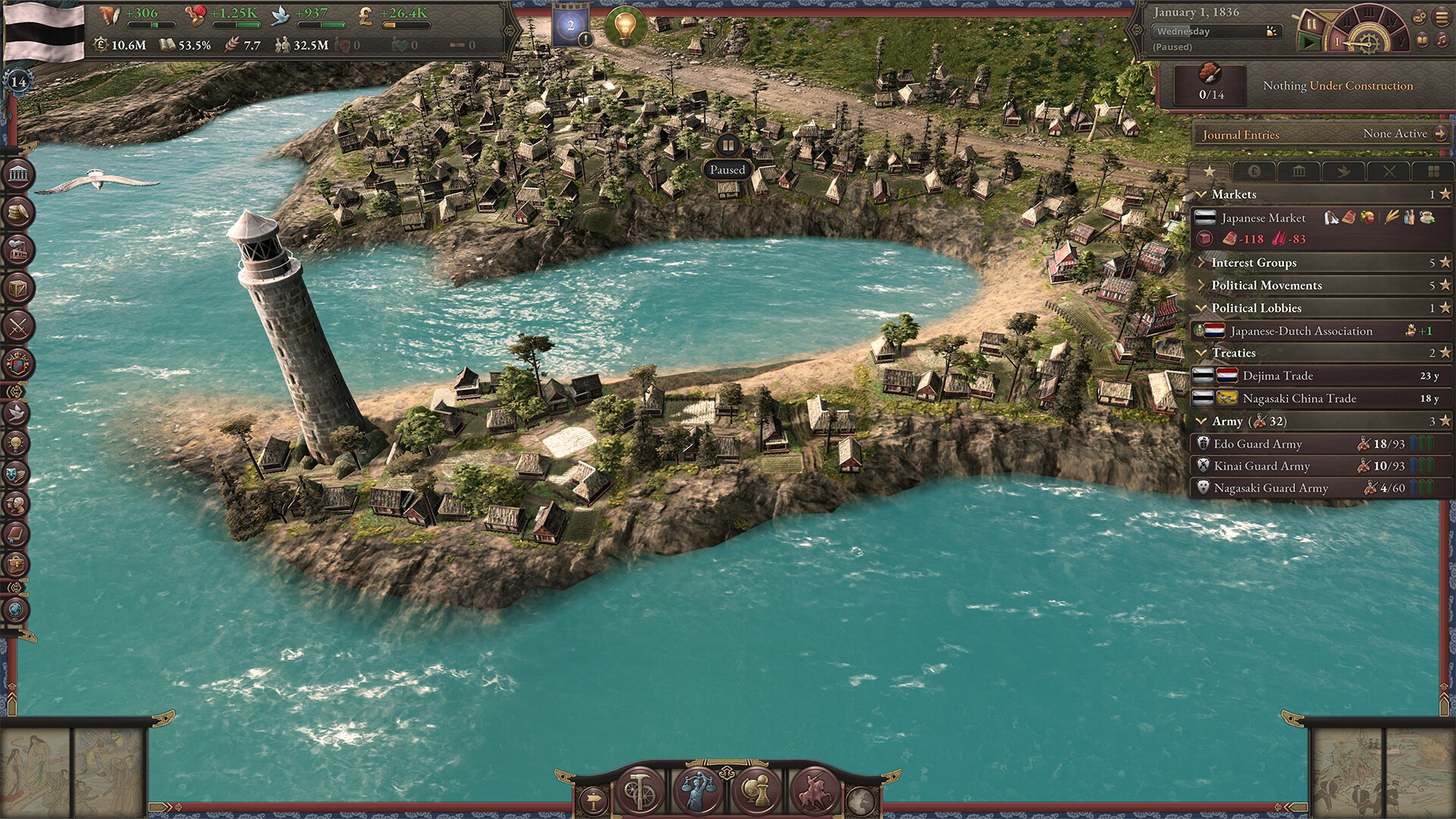Expand the Political Movements section
Image resolution: width=1456 pixels, height=819 pixels.
click(1266, 286)
